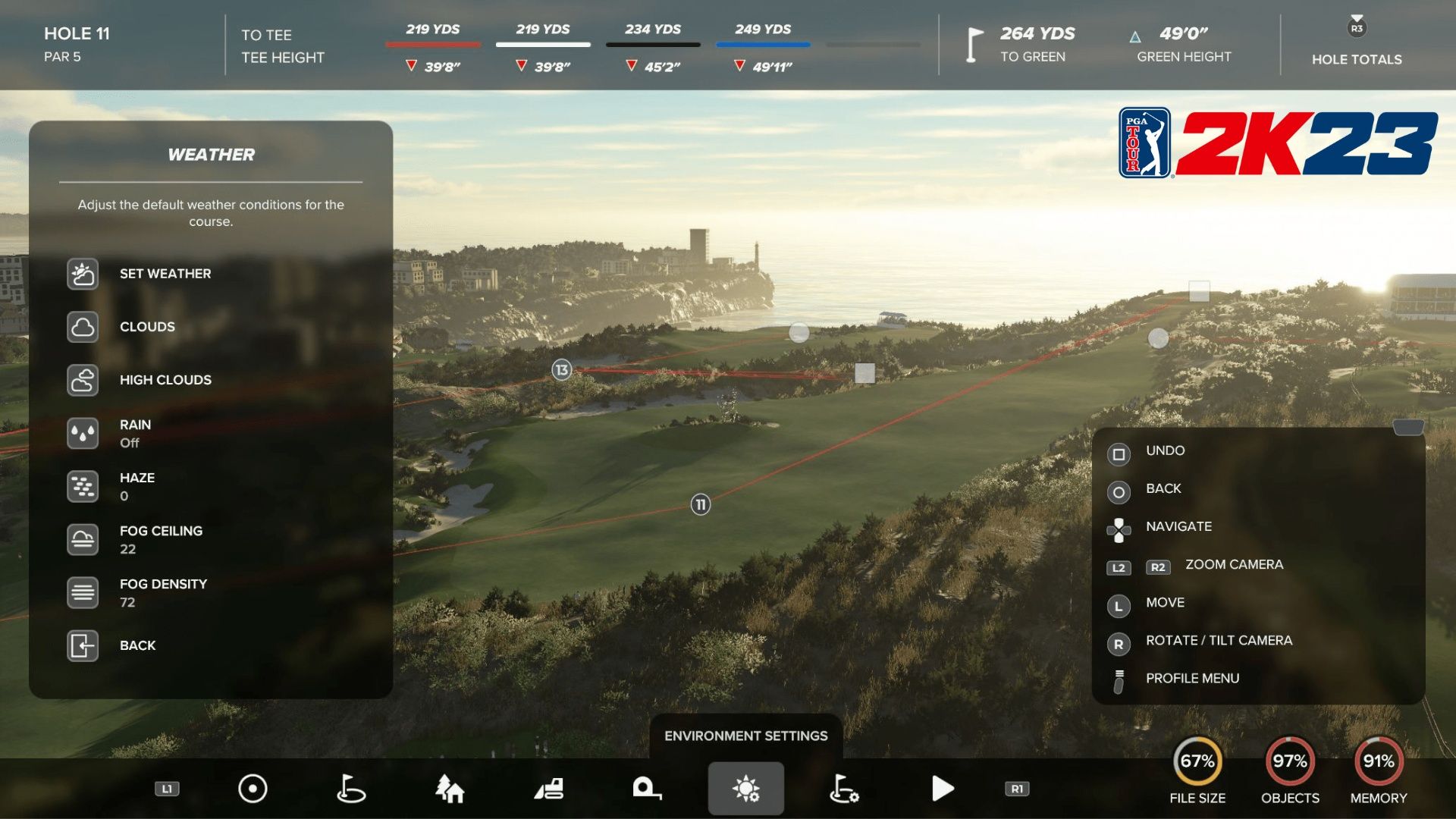Open the hole design flag tool
The width and height of the screenshot is (1456, 819).
(x=350, y=788)
